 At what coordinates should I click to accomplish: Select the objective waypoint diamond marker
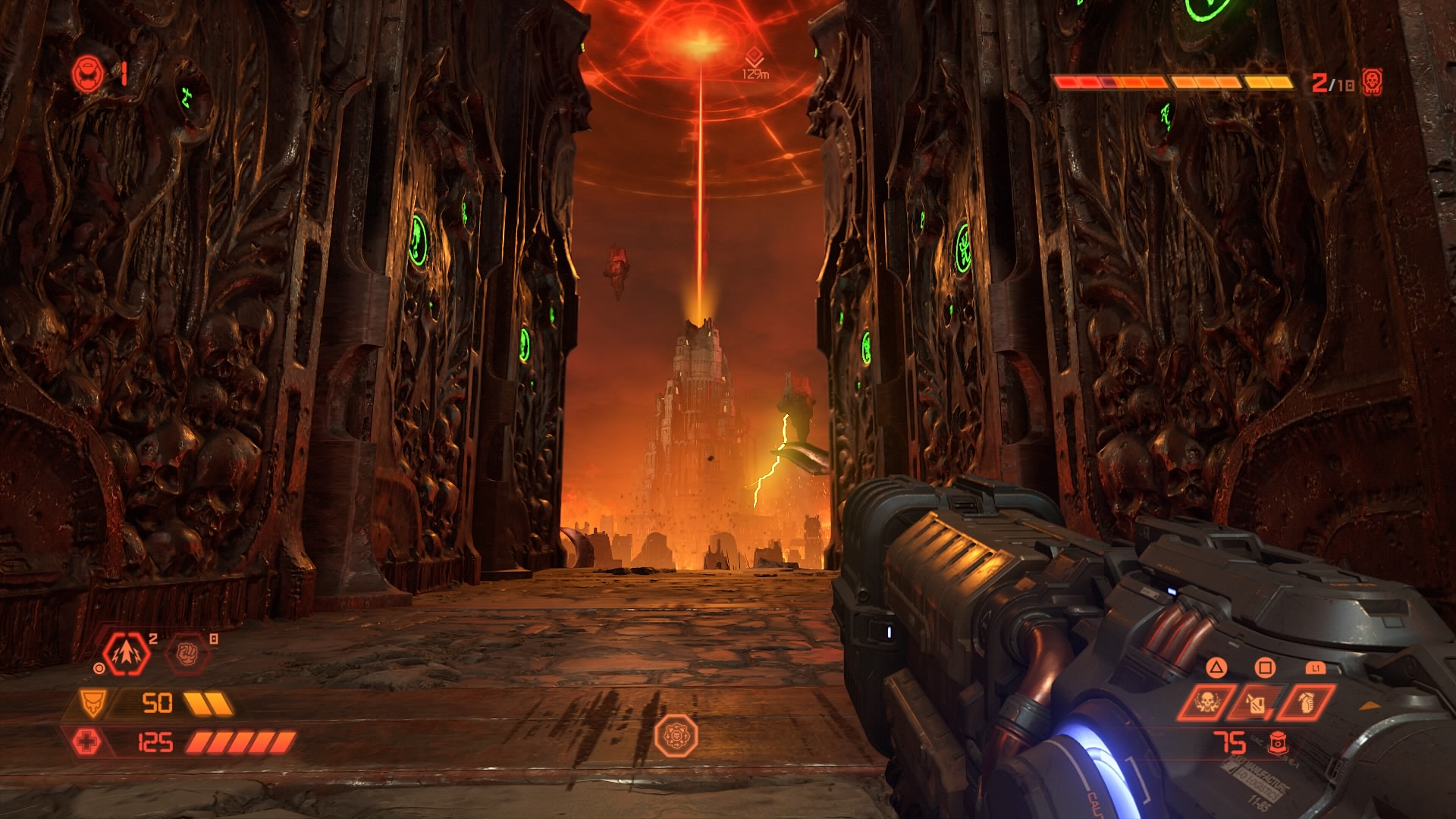click(755, 55)
